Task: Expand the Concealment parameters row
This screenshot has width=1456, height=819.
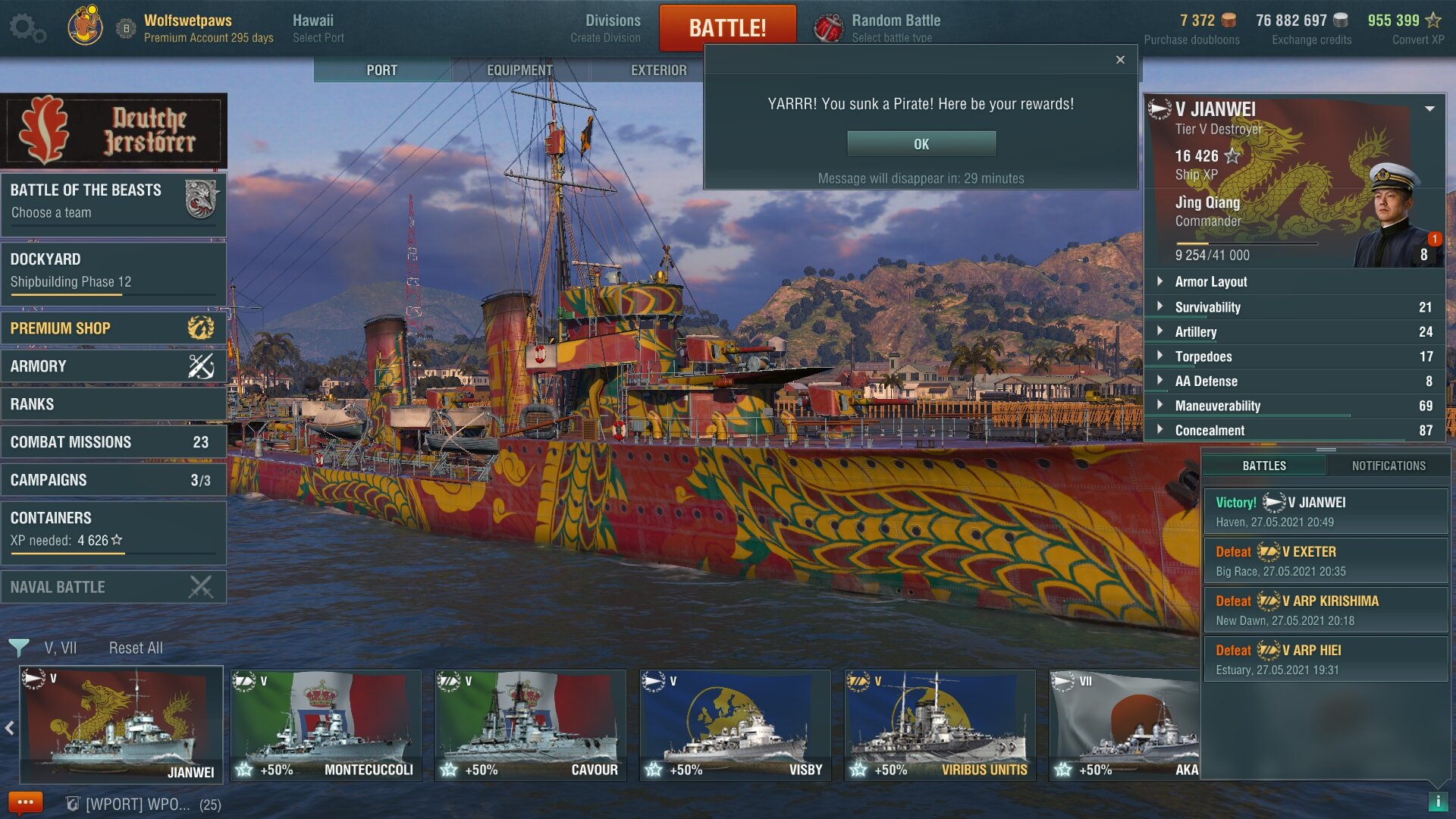Action: coord(1210,431)
